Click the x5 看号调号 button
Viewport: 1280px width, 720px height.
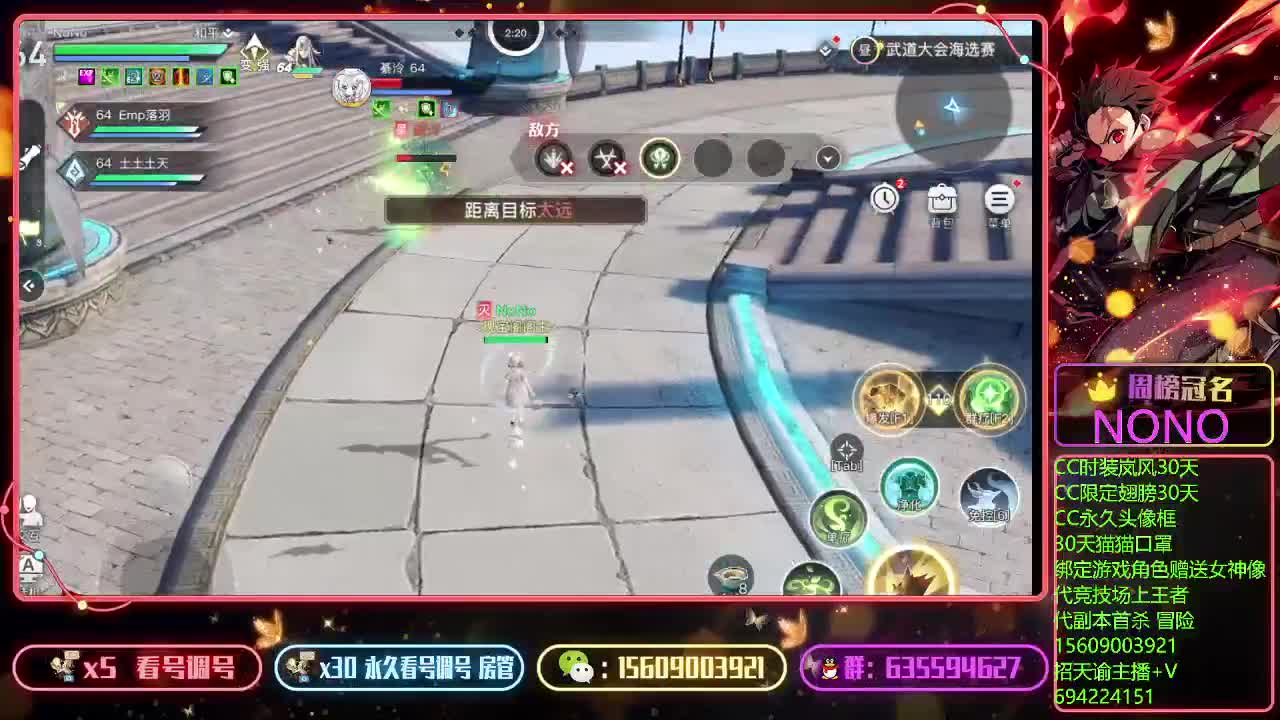(x=135, y=668)
